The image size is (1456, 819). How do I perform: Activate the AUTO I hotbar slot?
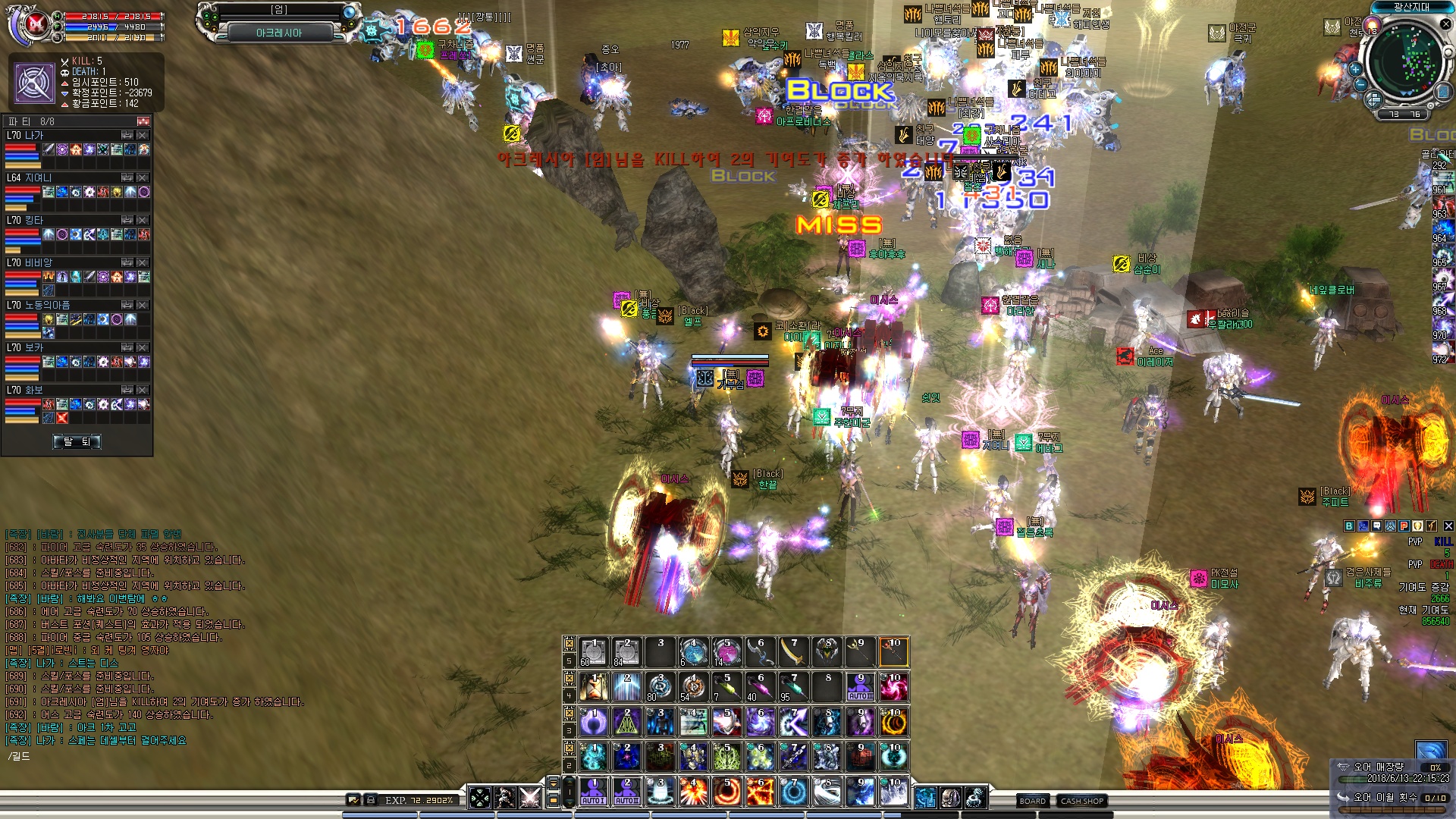pyautogui.click(x=594, y=792)
